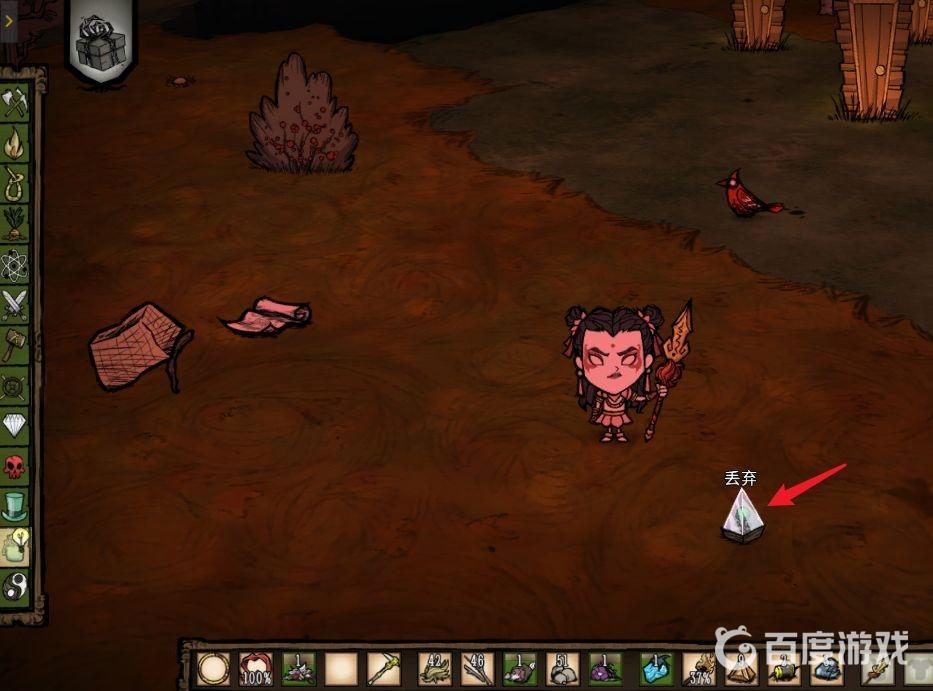Select the twigs stack of 46
The width and height of the screenshot is (933, 691).
coord(478,669)
